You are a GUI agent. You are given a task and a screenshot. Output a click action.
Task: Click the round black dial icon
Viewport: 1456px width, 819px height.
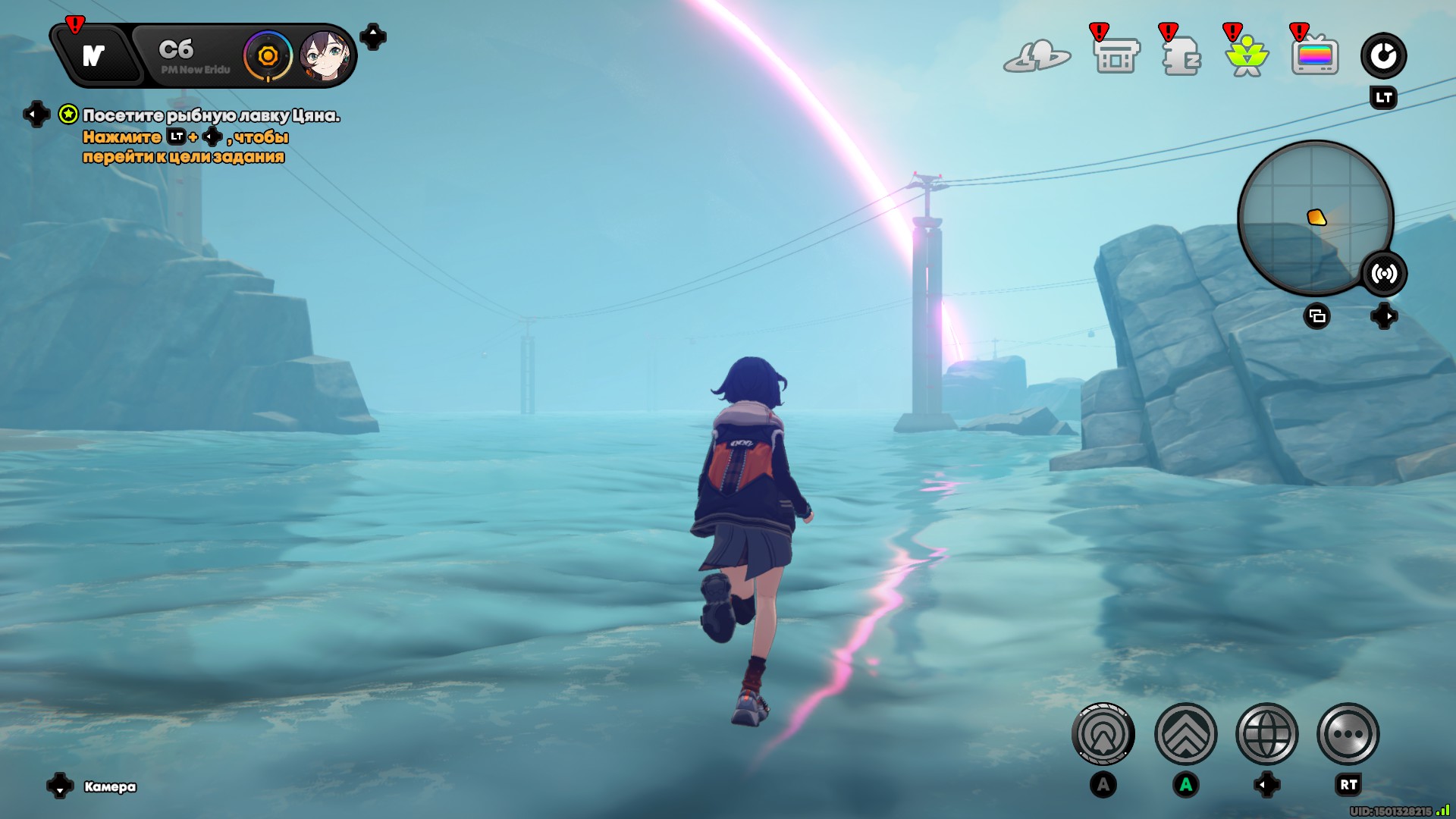point(1383,55)
